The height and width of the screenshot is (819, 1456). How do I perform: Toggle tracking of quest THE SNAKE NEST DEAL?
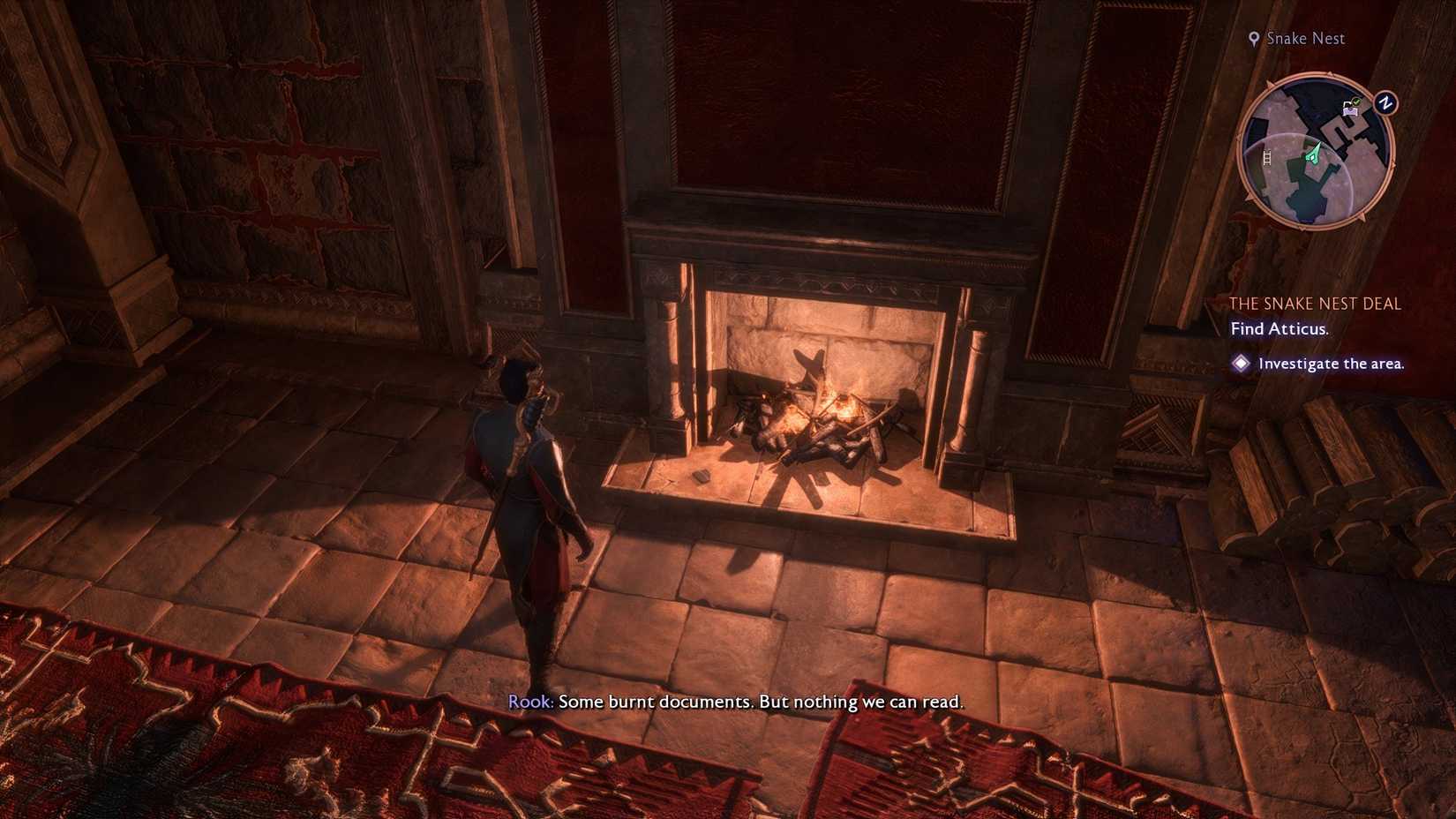pos(1317,303)
